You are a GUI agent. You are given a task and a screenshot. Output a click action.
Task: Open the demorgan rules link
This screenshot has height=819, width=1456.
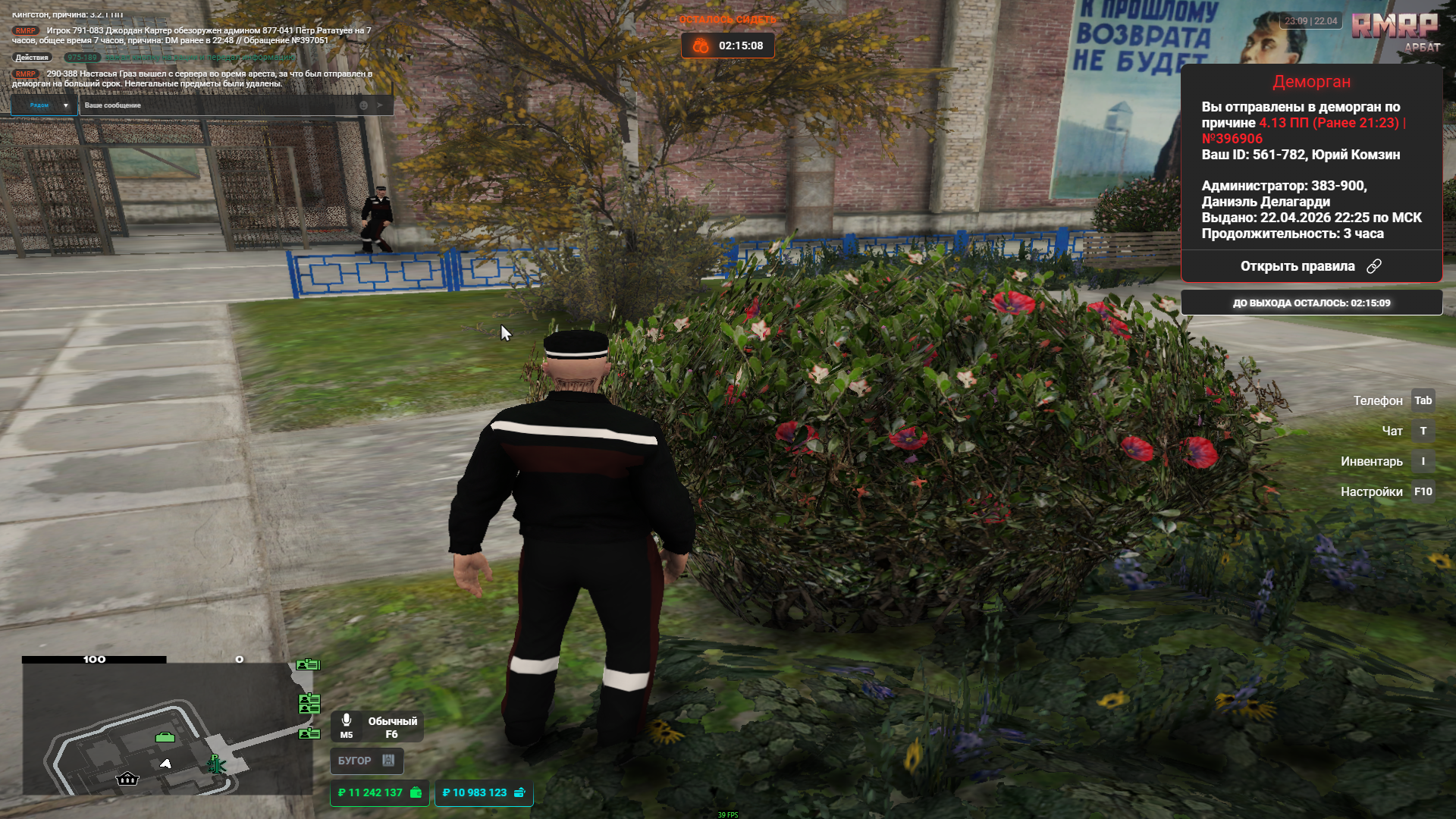[x=1310, y=266]
